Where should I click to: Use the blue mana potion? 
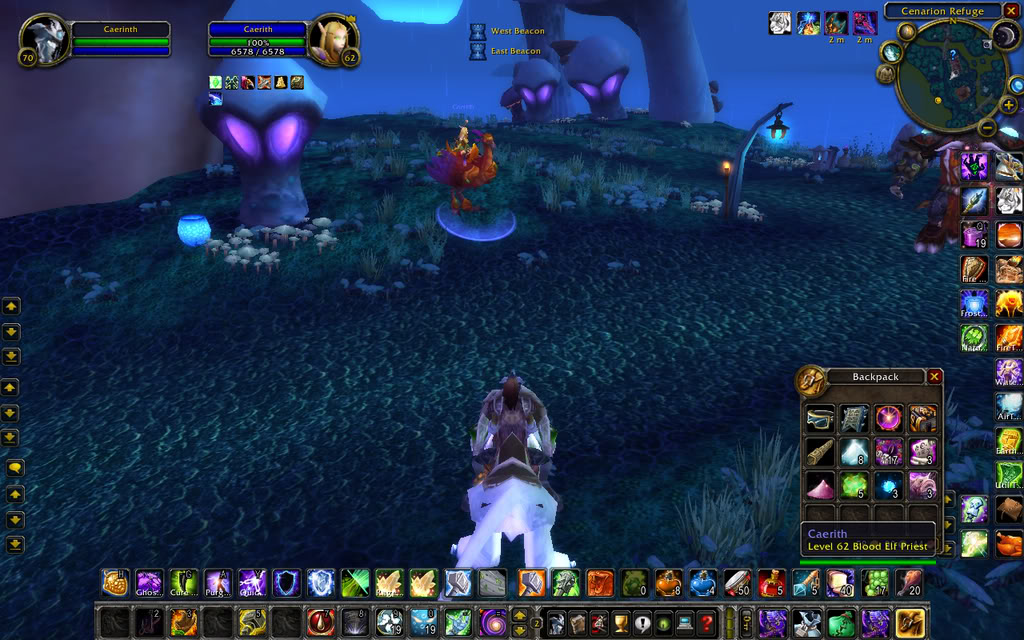702,582
